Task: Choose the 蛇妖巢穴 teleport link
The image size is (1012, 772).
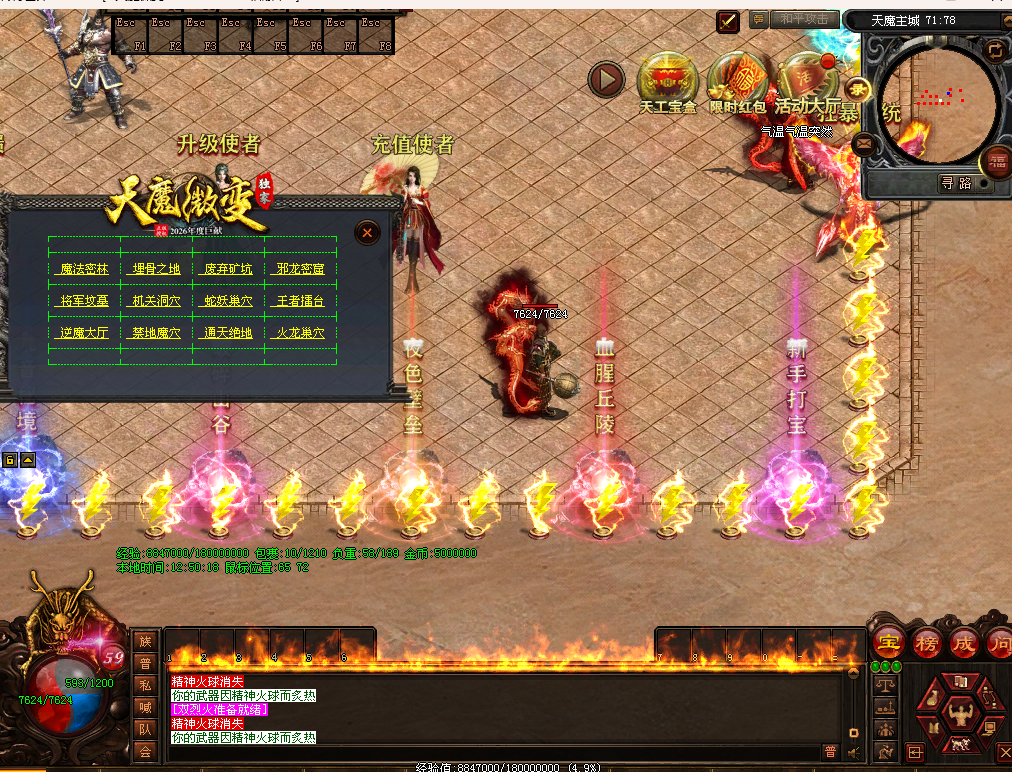Action: pyautogui.click(x=228, y=301)
